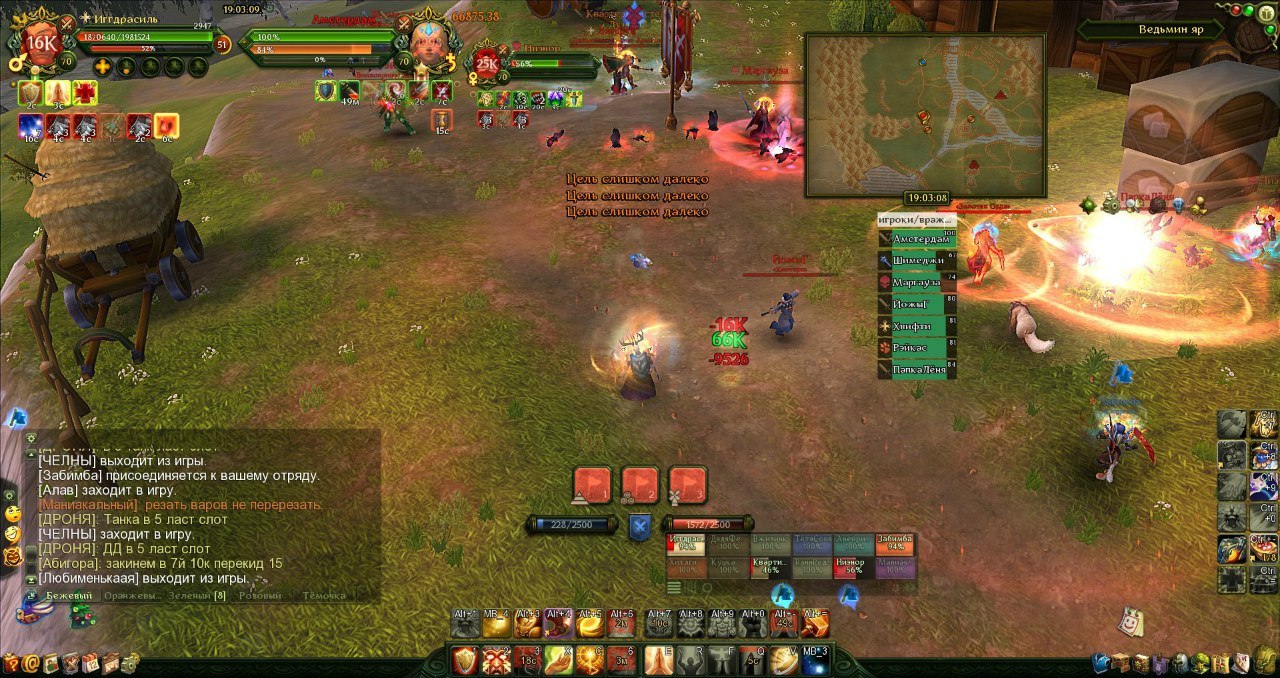Open the Розовый chat tab

[261, 596]
